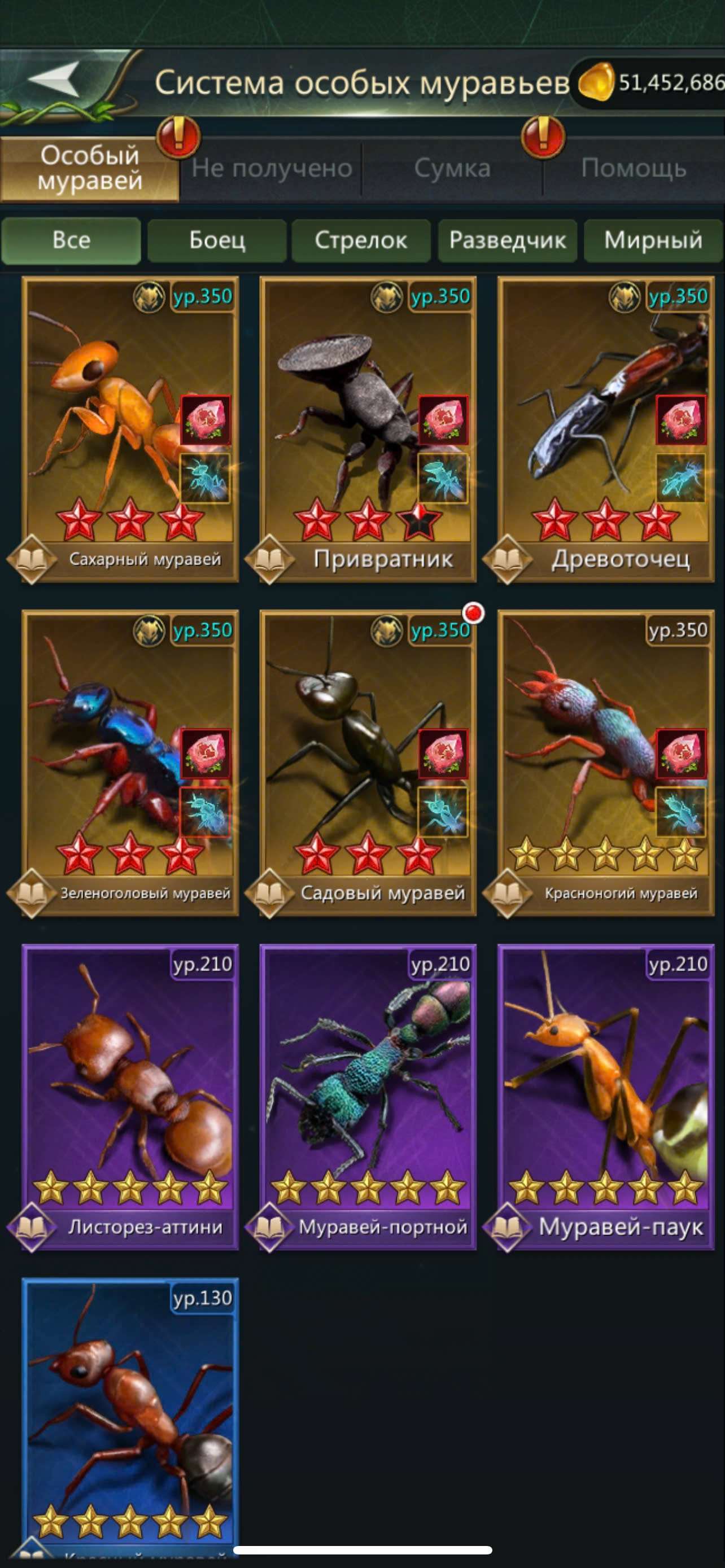Select the Боец filter
The width and height of the screenshot is (725, 1568).
pos(217,240)
